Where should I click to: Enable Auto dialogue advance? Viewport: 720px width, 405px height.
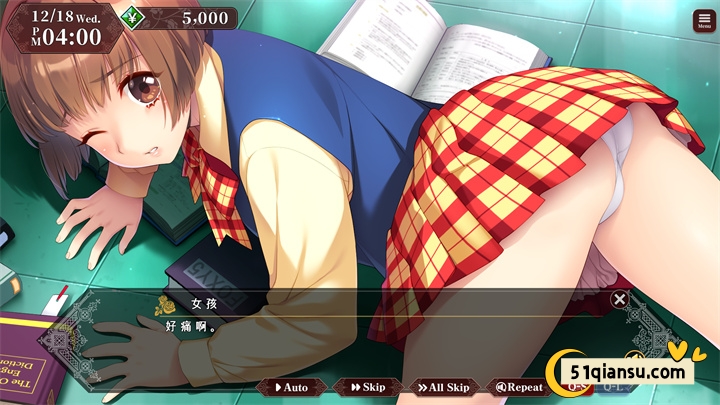point(293,387)
